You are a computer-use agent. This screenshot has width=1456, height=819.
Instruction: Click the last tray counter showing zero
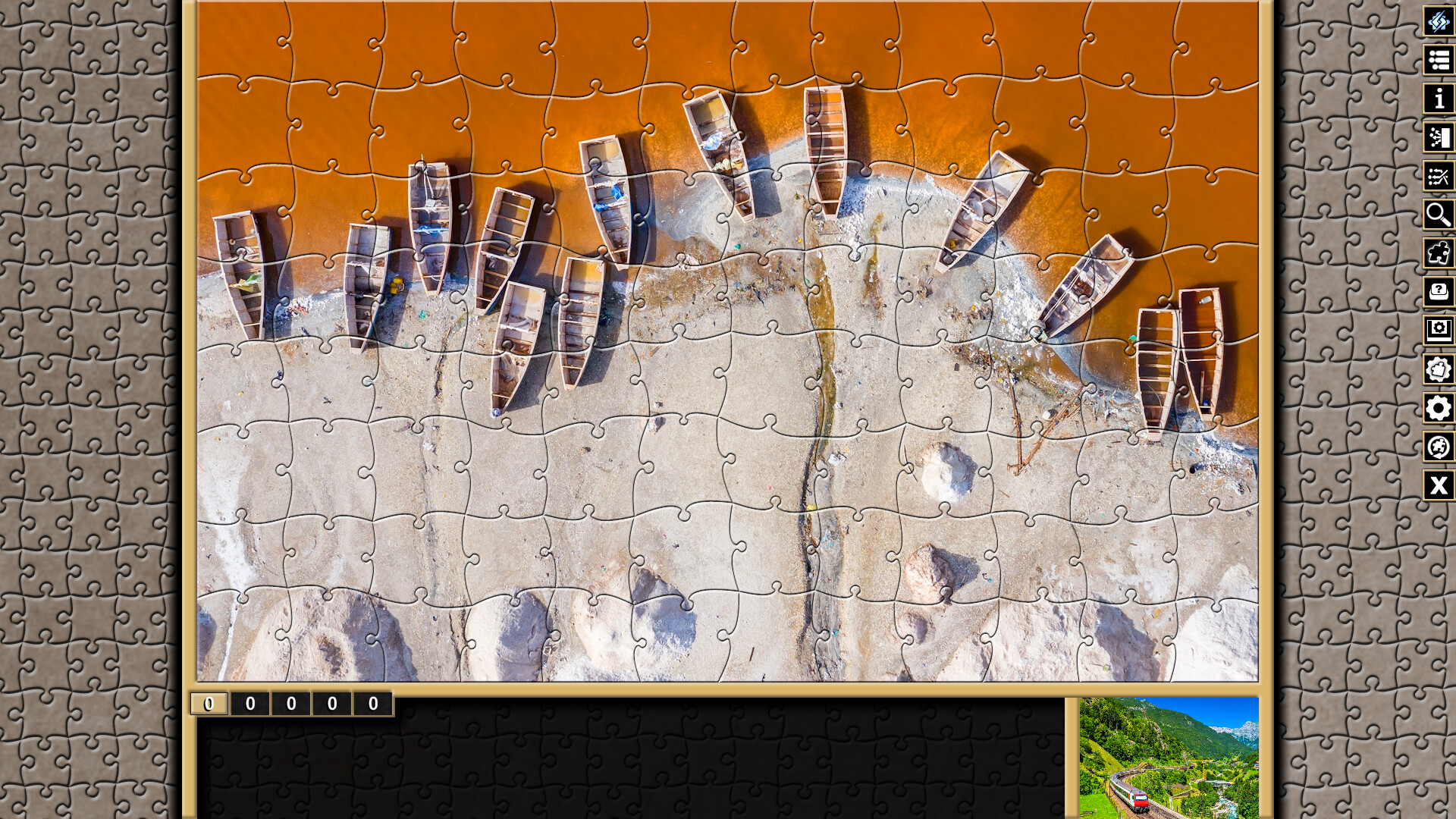[372, 703]
